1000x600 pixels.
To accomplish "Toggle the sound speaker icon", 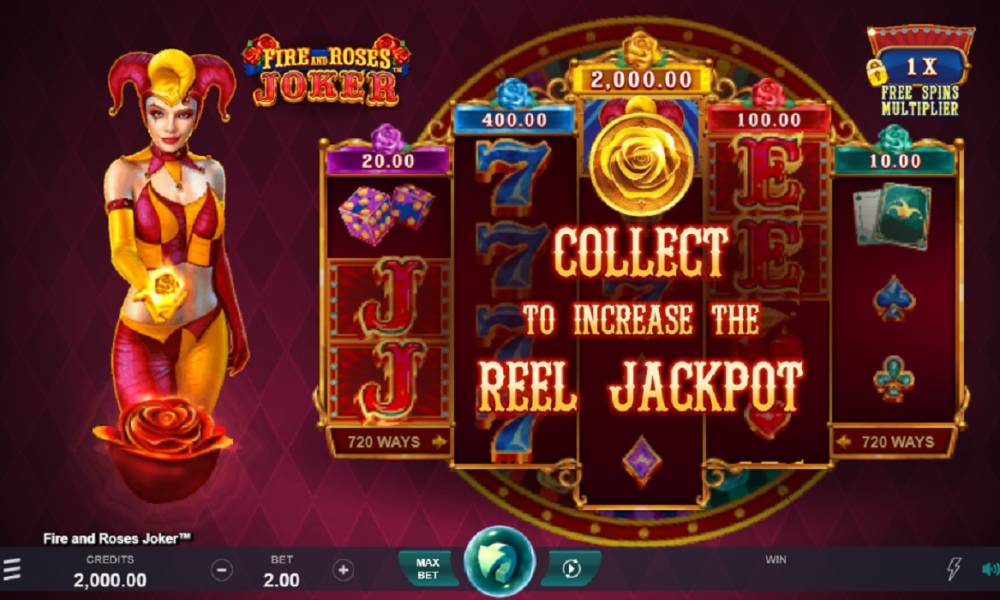I will 990,569.
